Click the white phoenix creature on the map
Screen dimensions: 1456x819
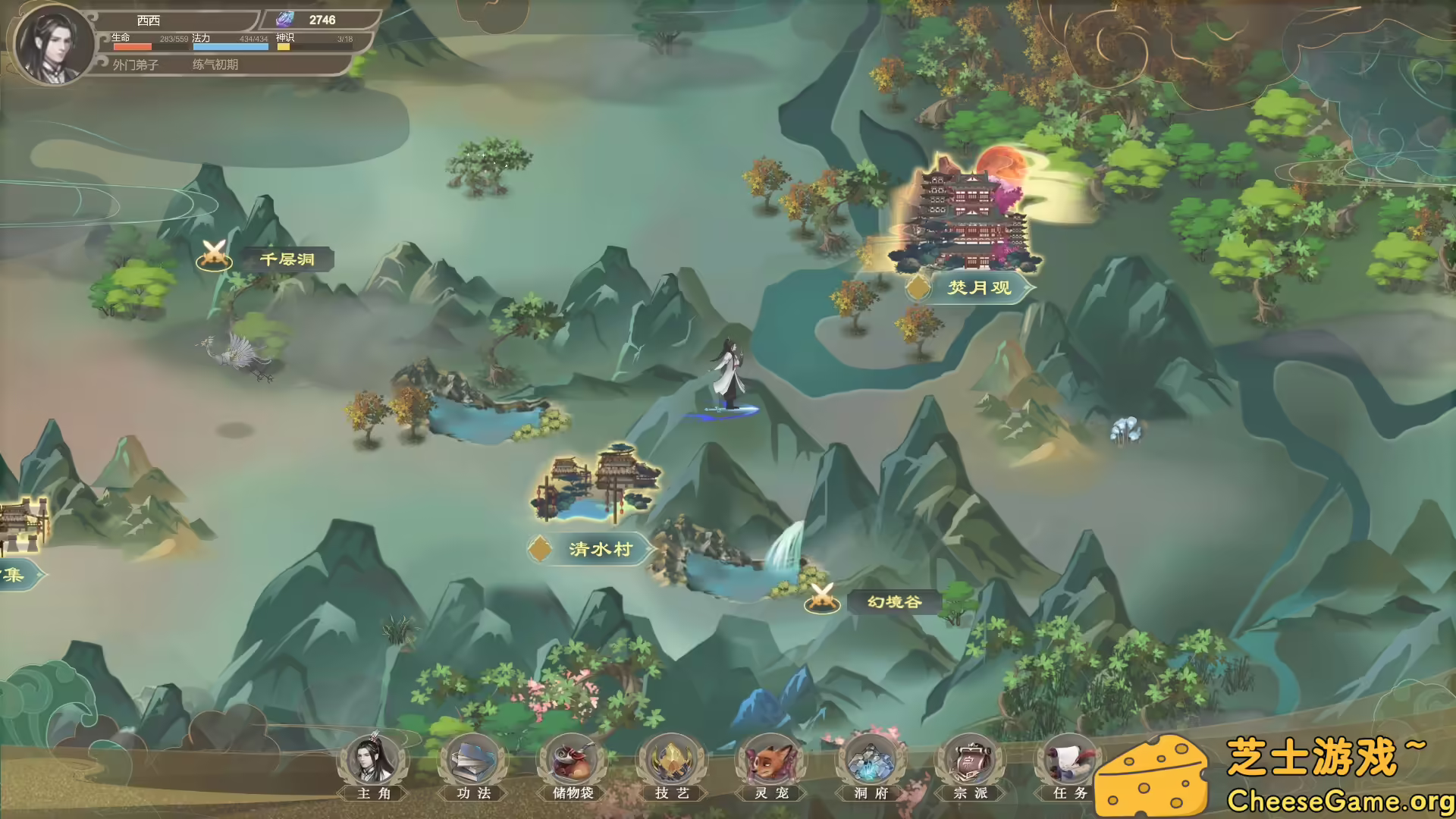coord(227,353)
